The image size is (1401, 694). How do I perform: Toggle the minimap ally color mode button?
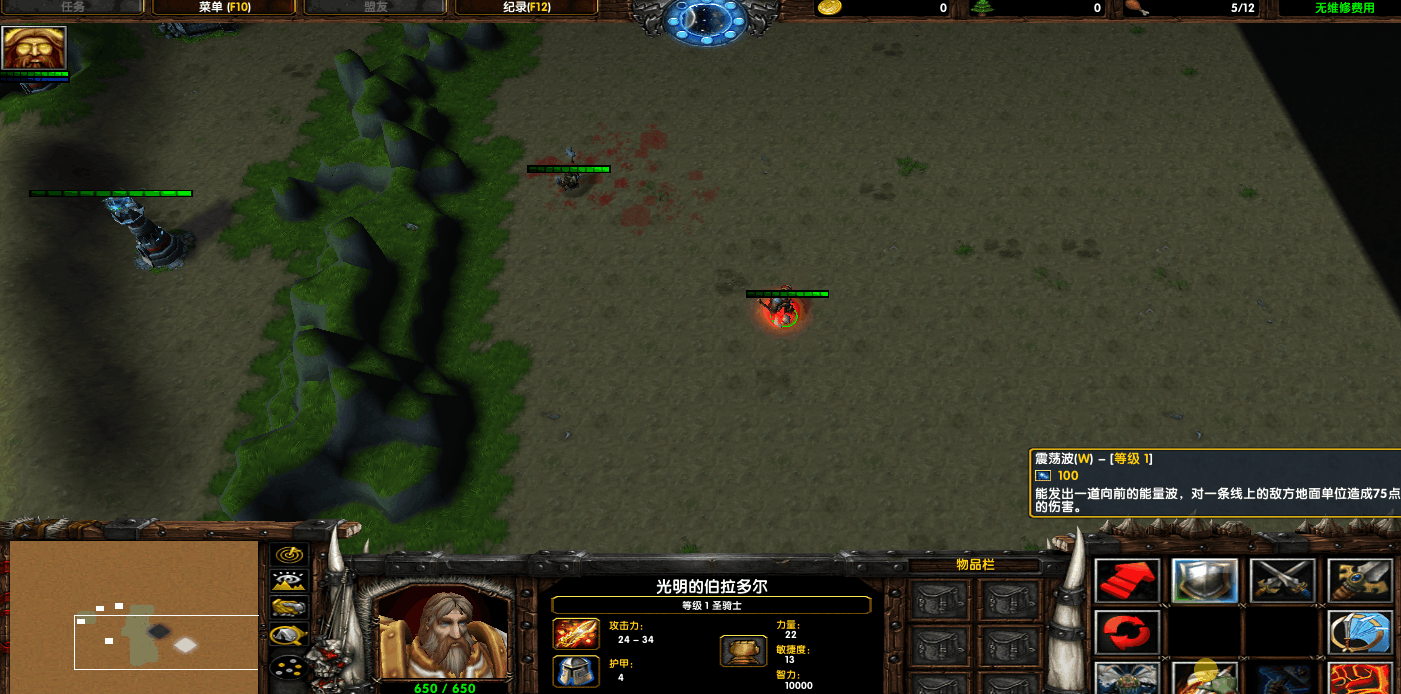point(290,607)
